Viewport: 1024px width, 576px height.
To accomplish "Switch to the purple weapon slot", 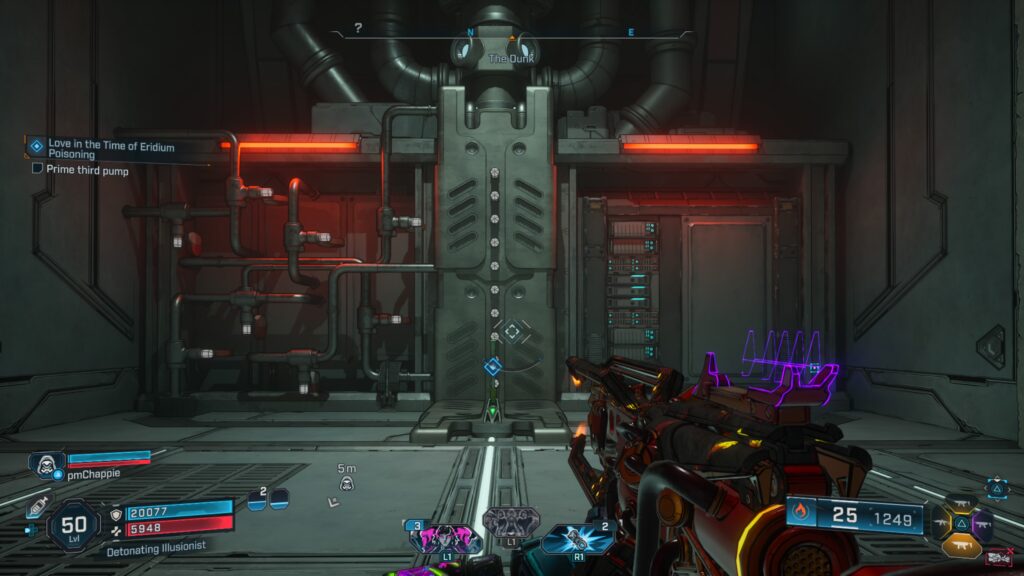I will tap(982, 522).
